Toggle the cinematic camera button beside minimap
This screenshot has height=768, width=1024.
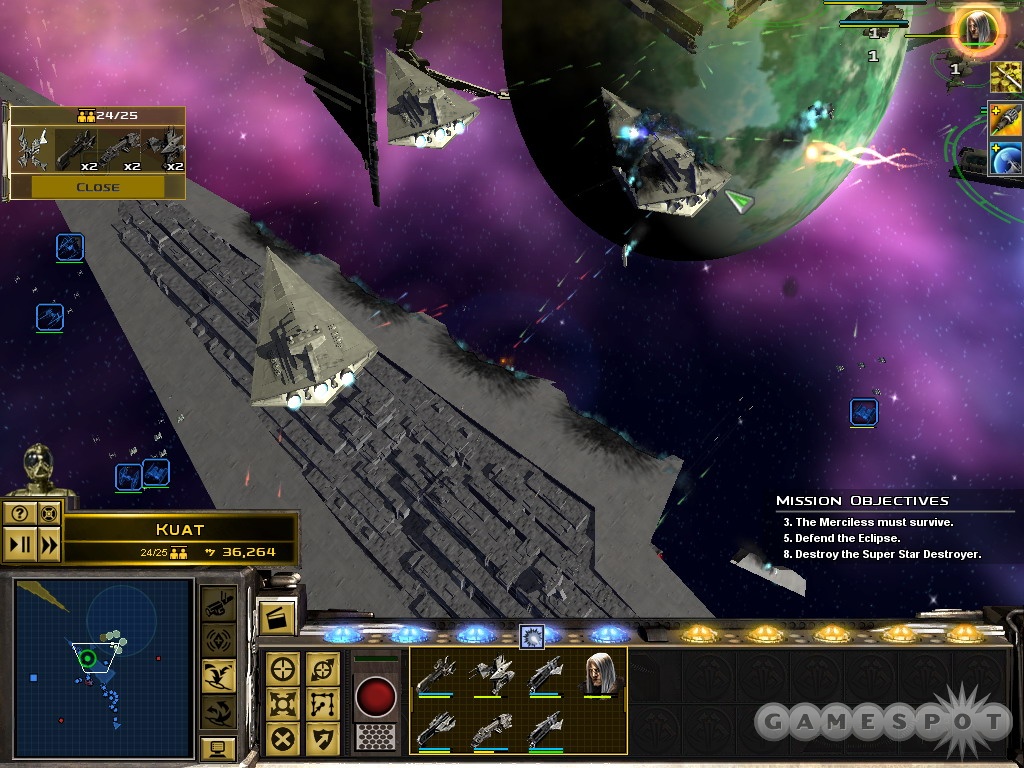coord(218,603)
